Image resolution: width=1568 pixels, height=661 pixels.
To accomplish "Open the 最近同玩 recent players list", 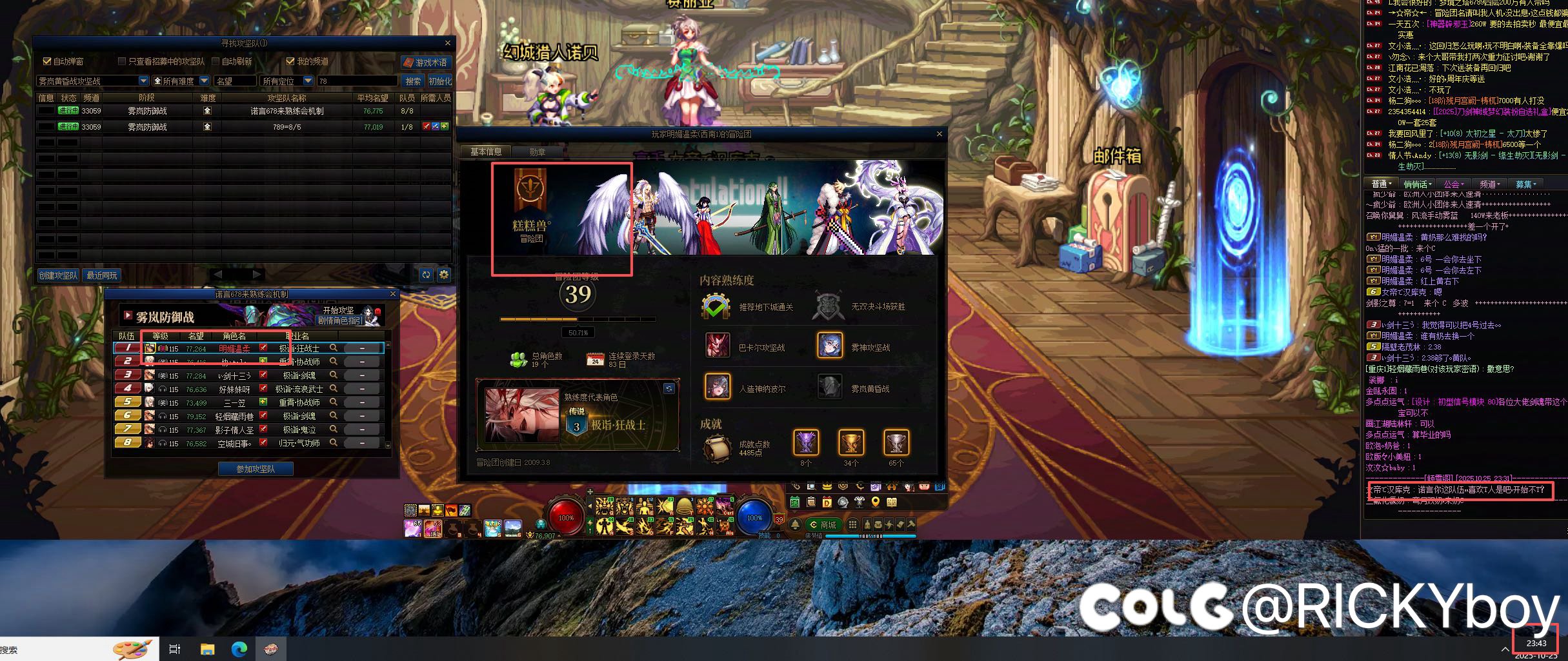I will [x=102, y=275].
